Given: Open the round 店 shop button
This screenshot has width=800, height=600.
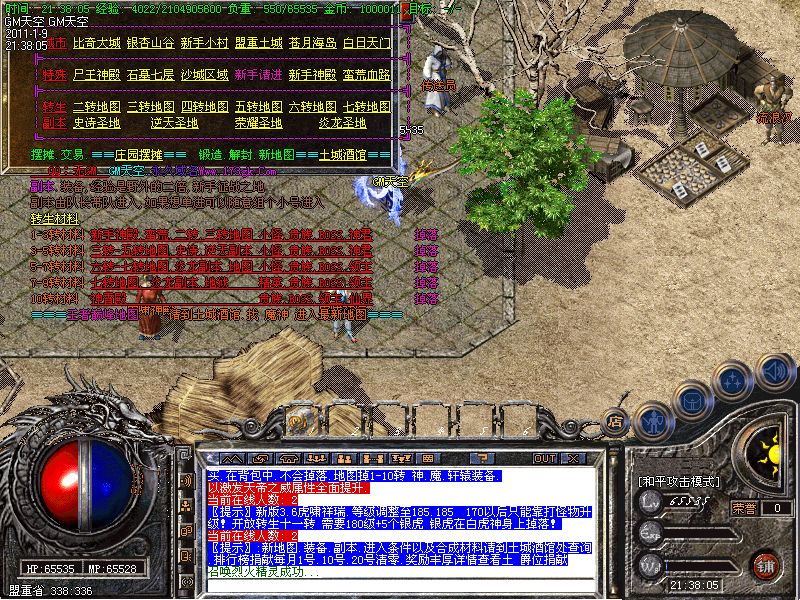Looking at the screenshot, I should coord(617,421).
